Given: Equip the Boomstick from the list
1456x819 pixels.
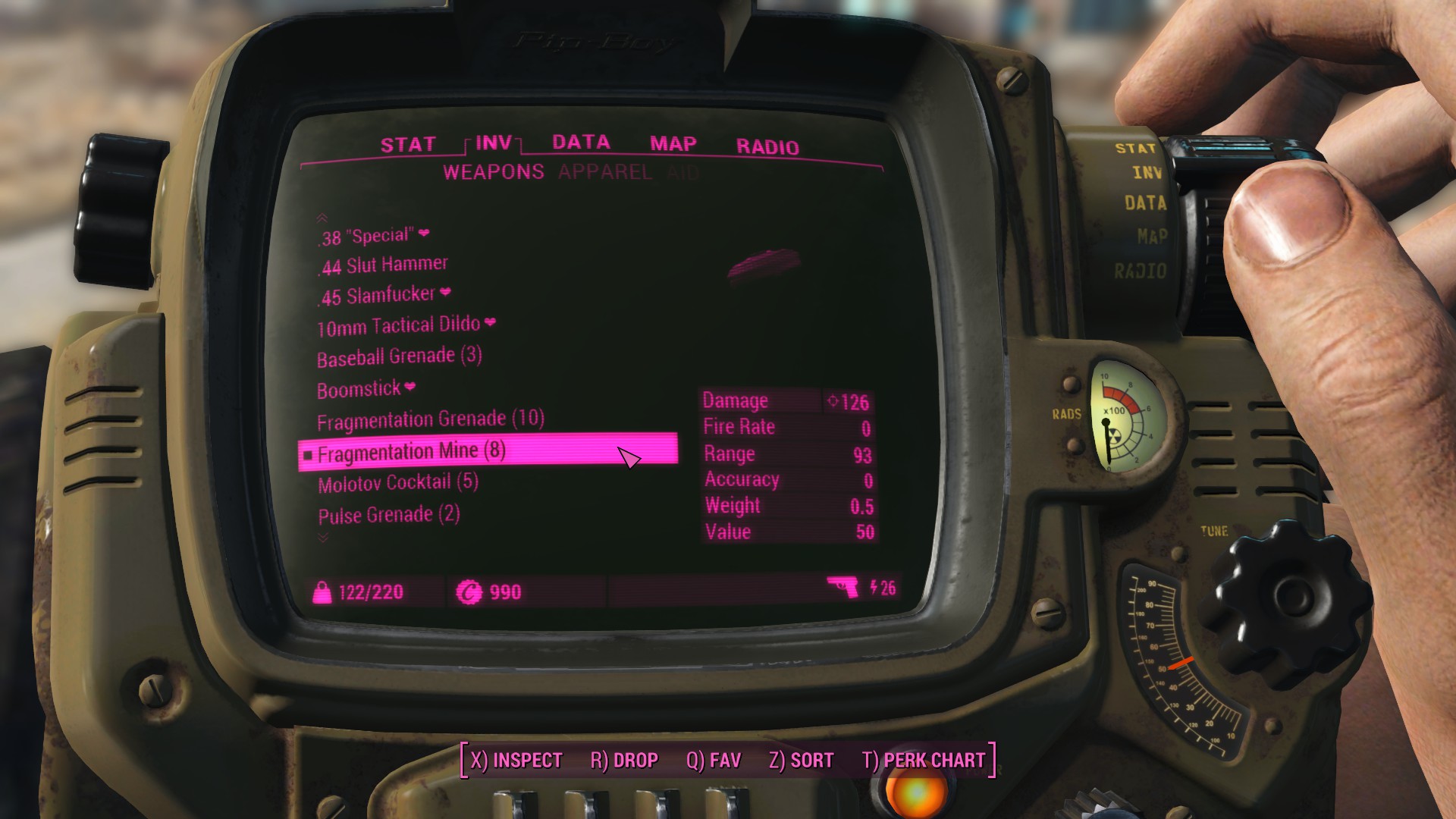Looking at the screenshot, I should 359,390.
